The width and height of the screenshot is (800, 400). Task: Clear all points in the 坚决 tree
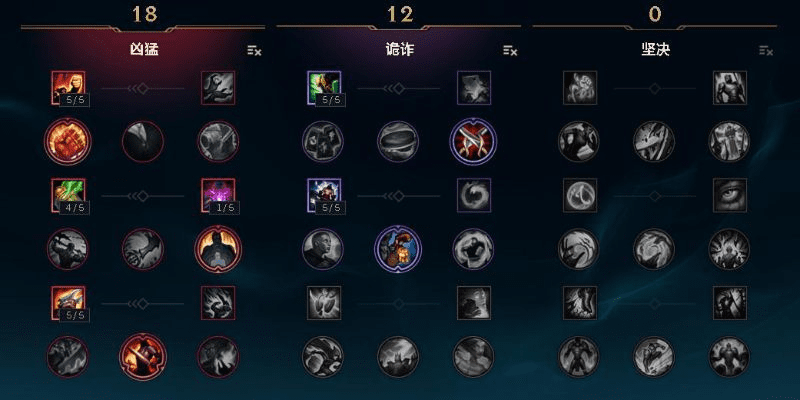766,50
